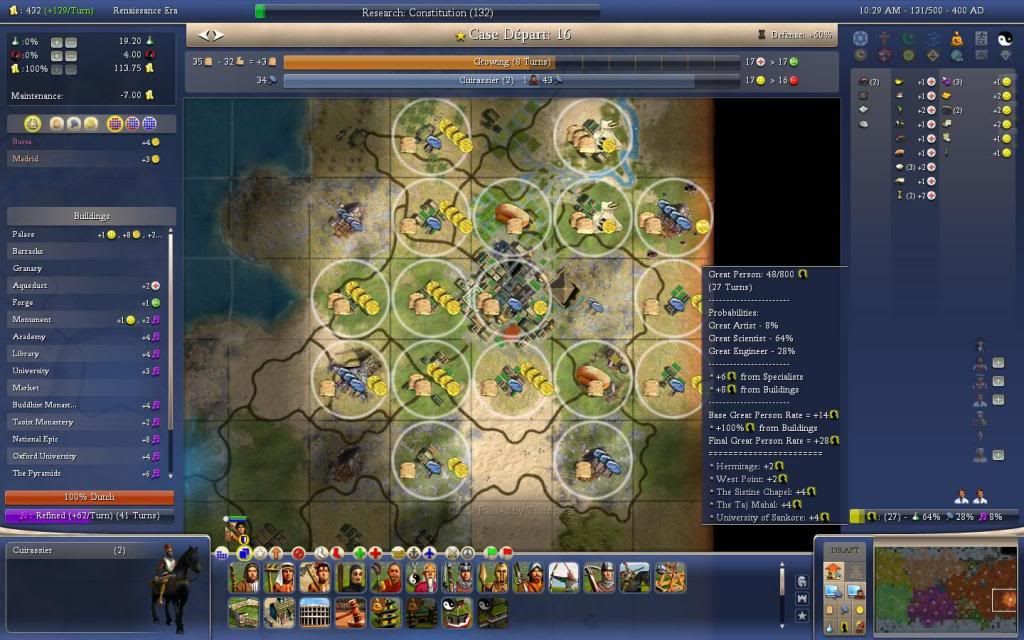Select the green flag icon button

coord(490,552)
